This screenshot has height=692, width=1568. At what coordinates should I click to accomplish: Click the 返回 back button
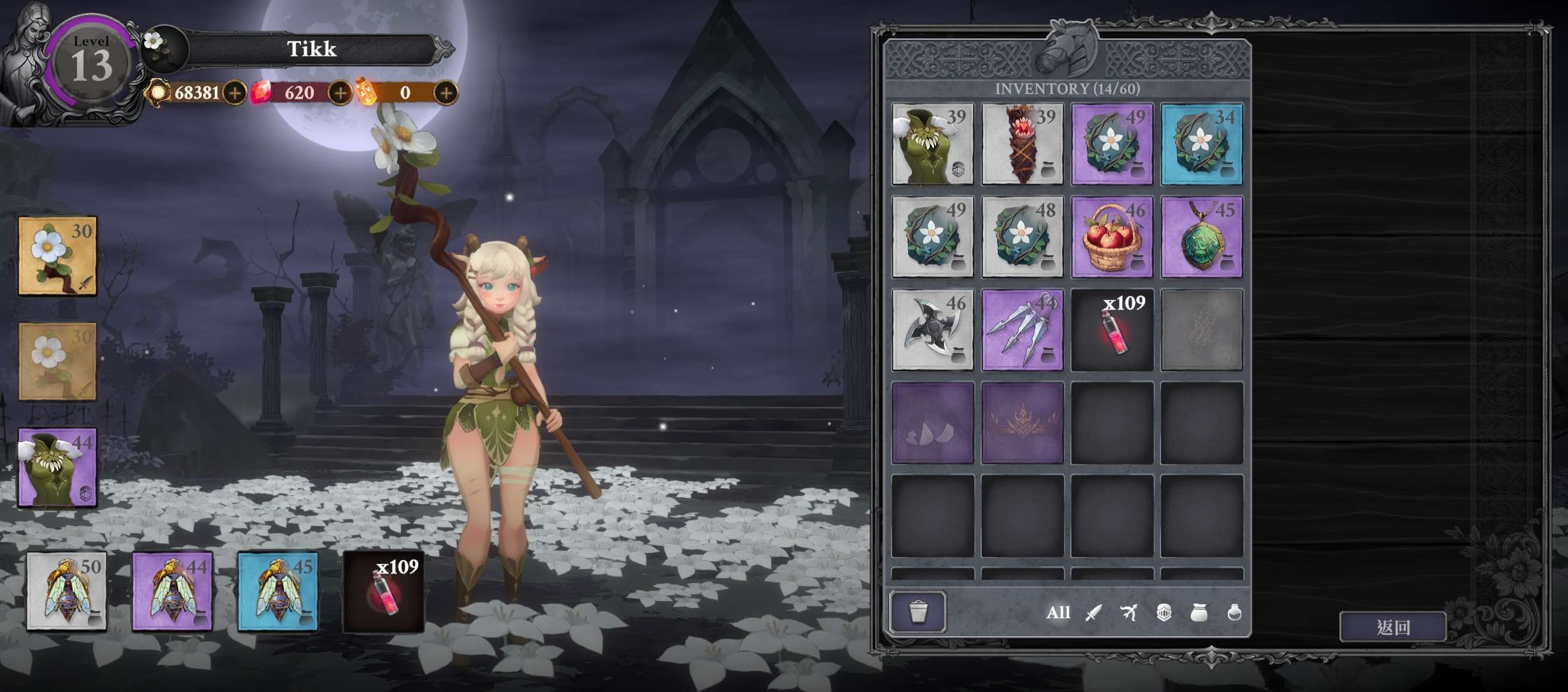pyautogui.click(x=1392, y=627)
